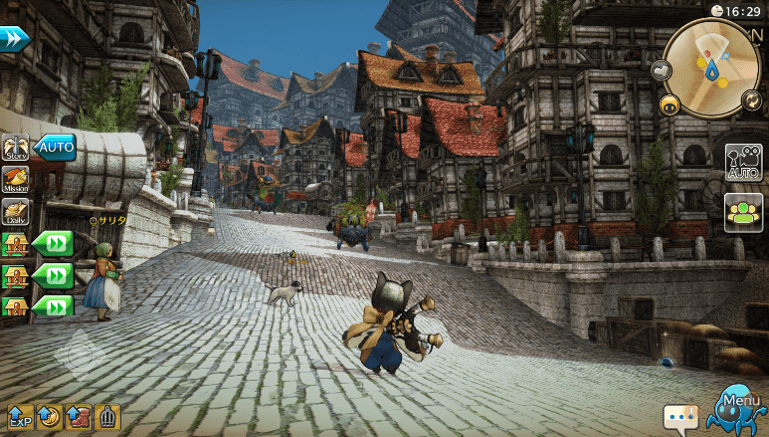Screen dimensions: 769x437
Task: Select the birdcage icon
Action: [x=107, y=417]
